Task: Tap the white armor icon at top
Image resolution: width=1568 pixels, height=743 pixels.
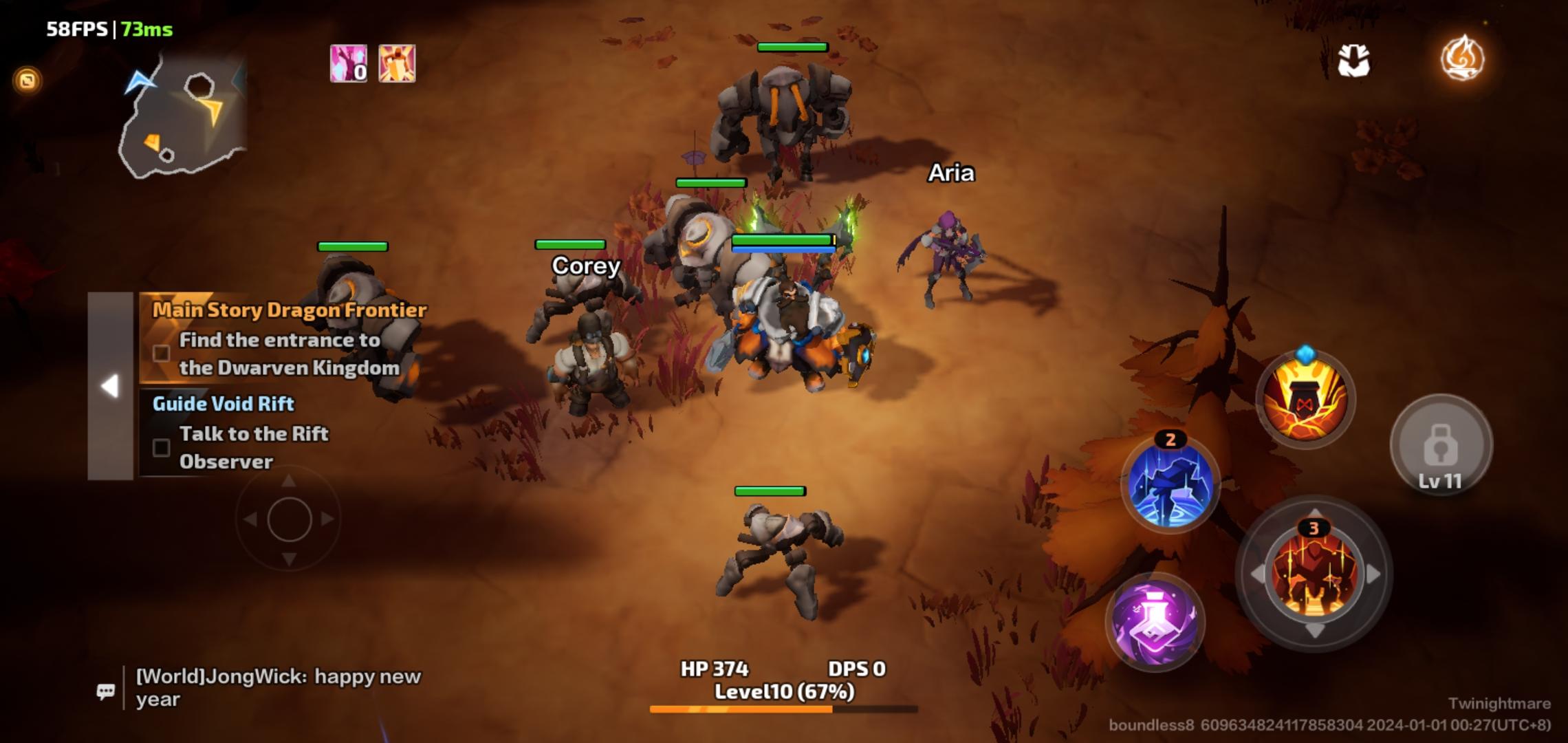Action: pos(1353,61)
